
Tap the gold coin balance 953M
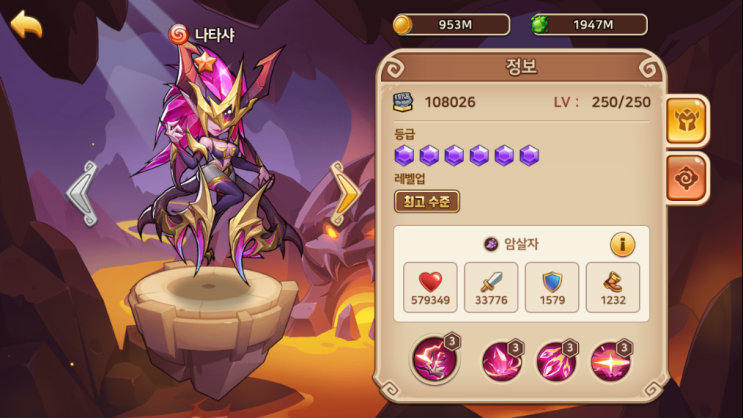(x=451, y=24)
